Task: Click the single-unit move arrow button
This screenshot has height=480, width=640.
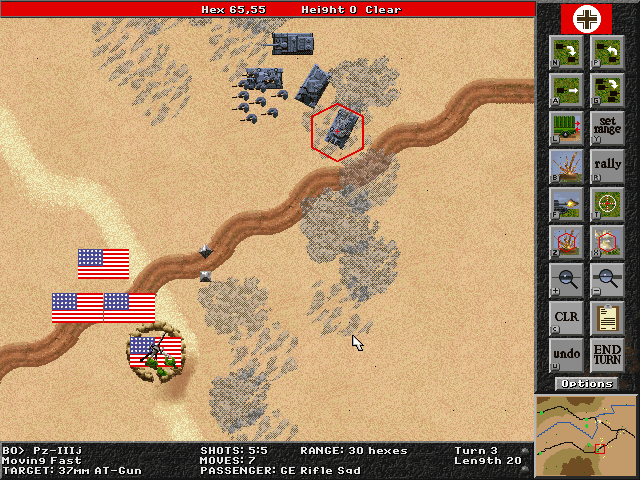Action: point(566,89)
